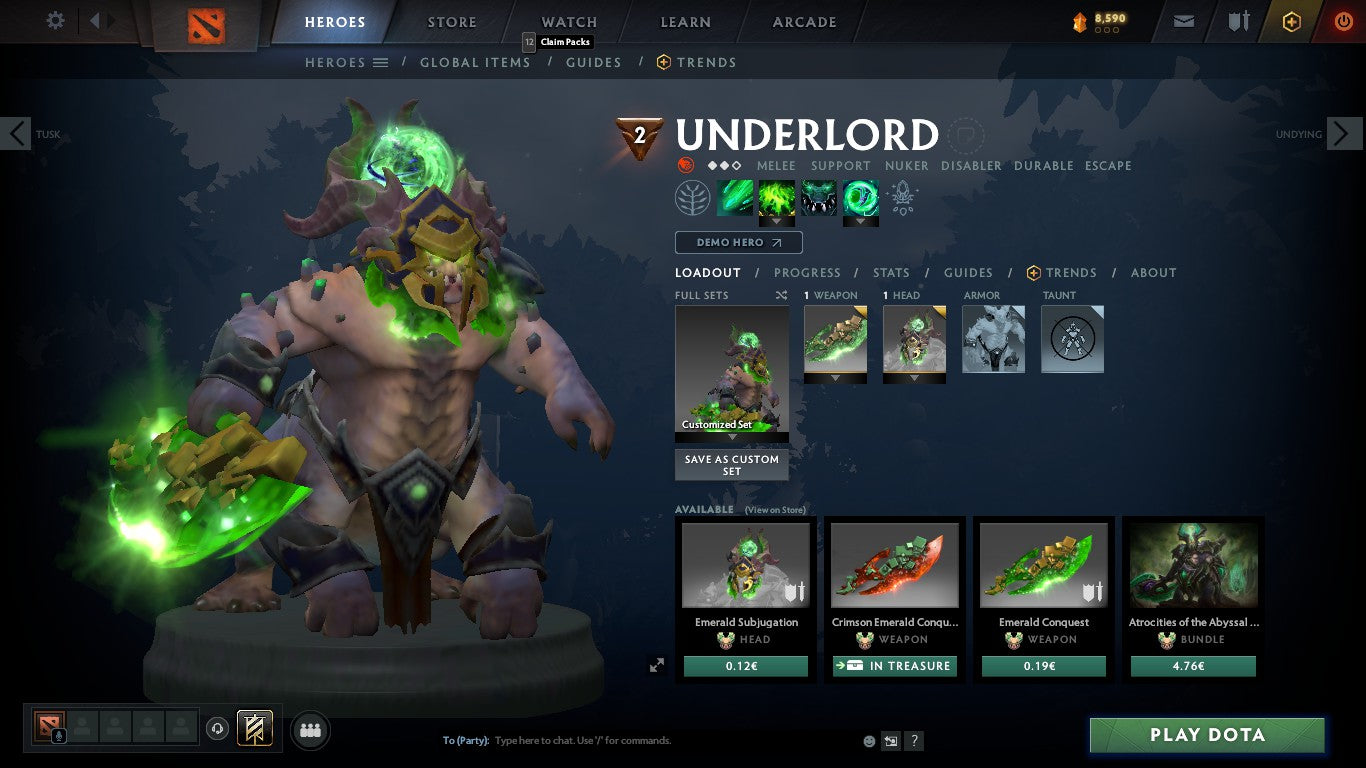The height and width of the screenshot is (768, 1366).
Task: Open the Heroes list hamburger expander
Action: tap(381, 62)
